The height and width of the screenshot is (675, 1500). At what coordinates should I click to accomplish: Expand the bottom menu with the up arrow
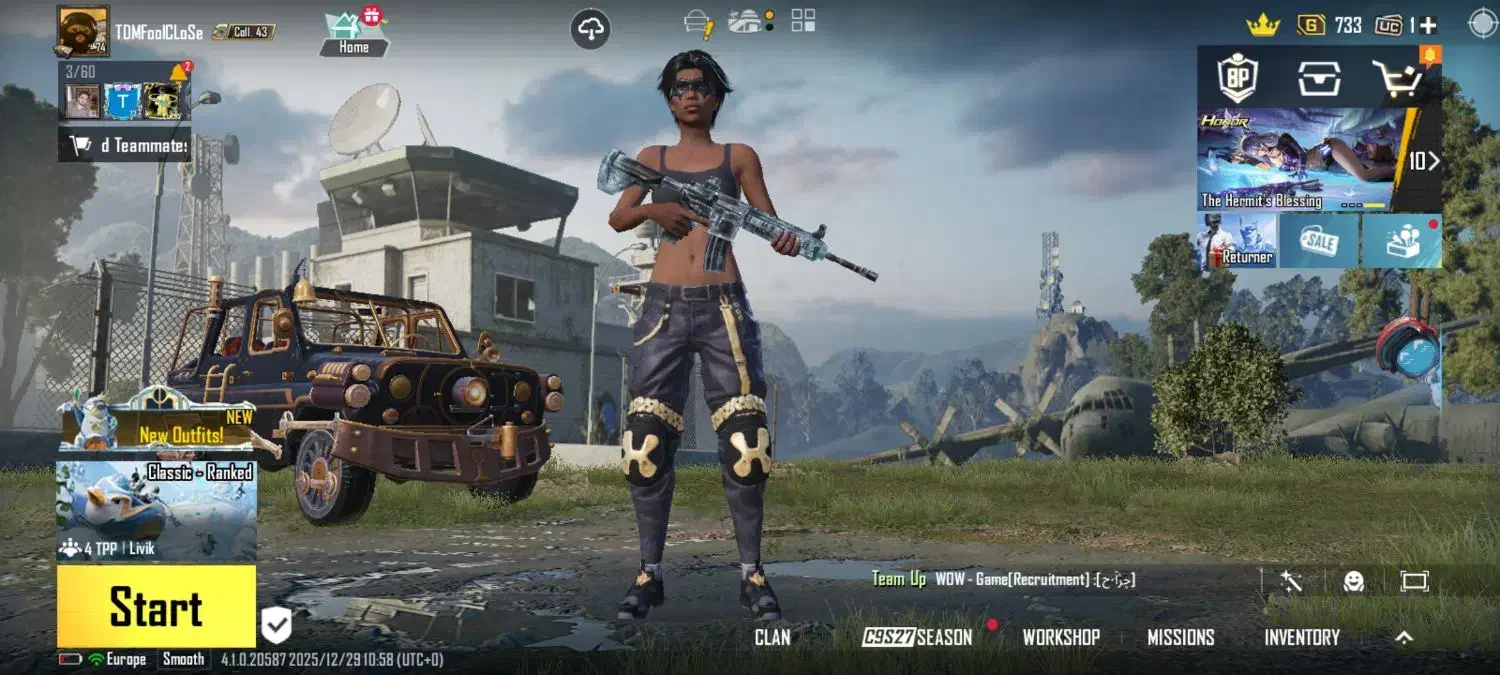point(1404,638)
